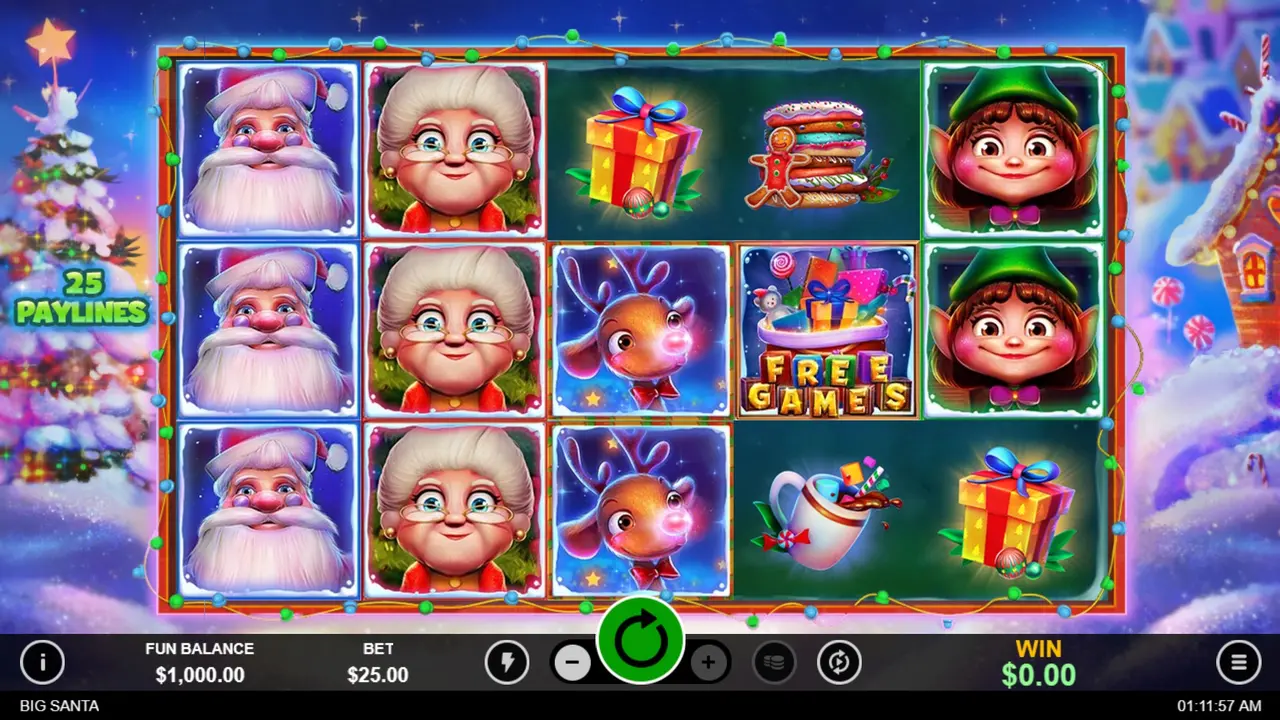The height and width of the screenshot is (720, 1280).
Task: Click the 25 PAYLINES label
Action: click(80, 295)
